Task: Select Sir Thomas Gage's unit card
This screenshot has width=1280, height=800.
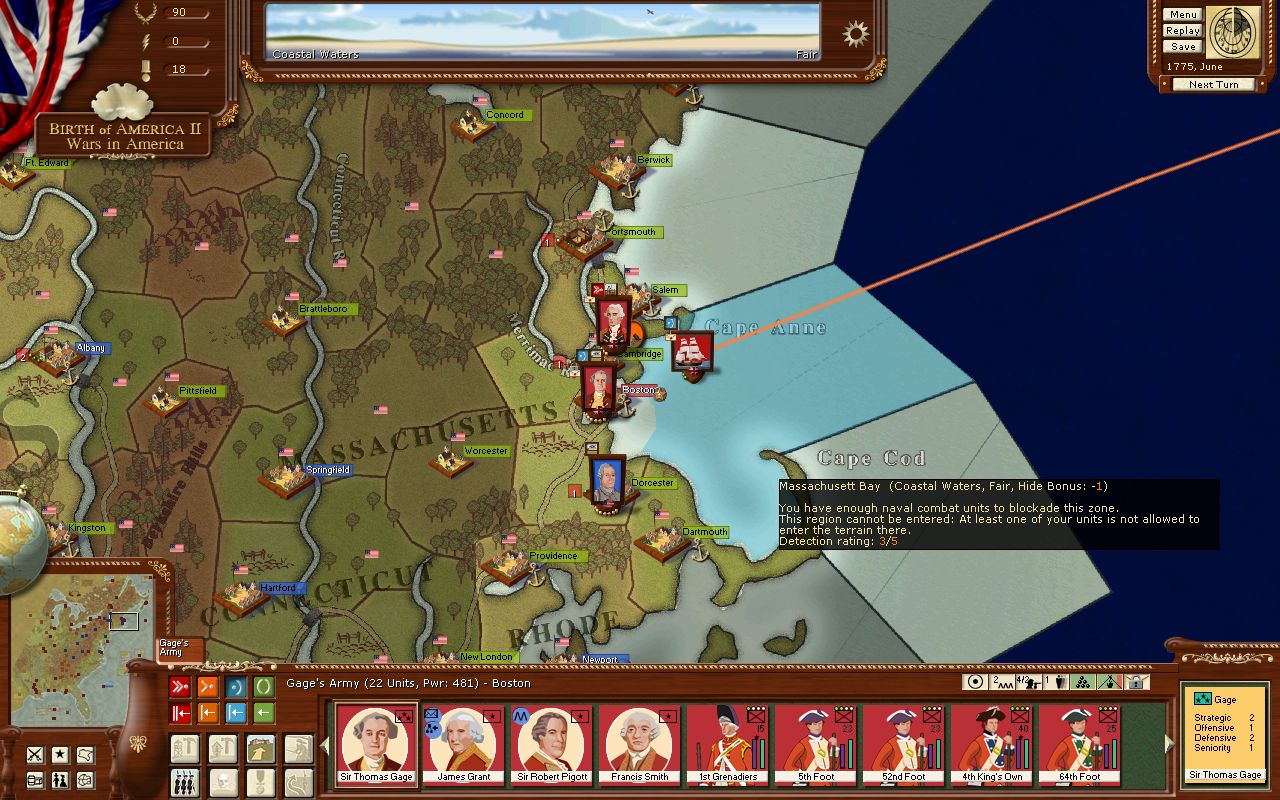Action: [375, 745]
